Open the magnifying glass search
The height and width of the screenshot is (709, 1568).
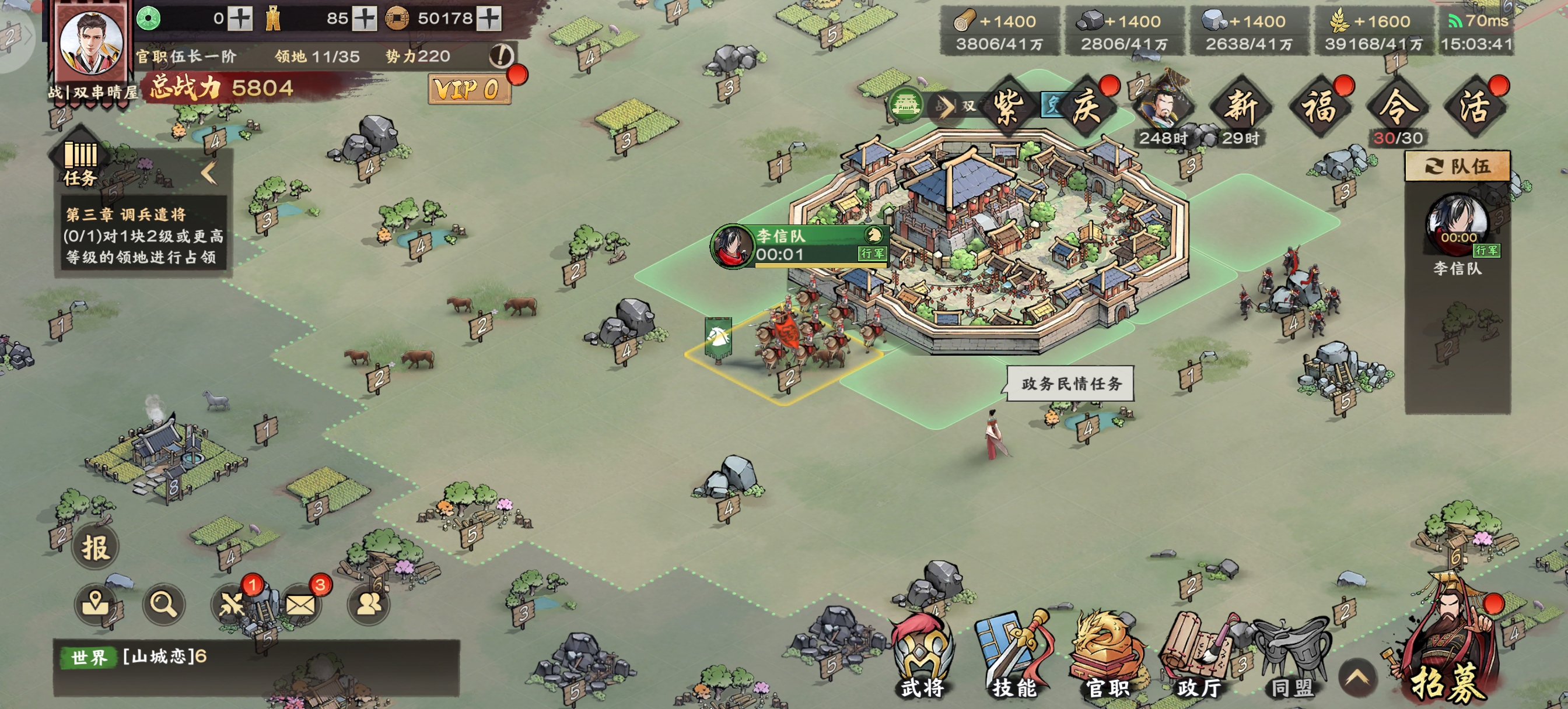163,604
